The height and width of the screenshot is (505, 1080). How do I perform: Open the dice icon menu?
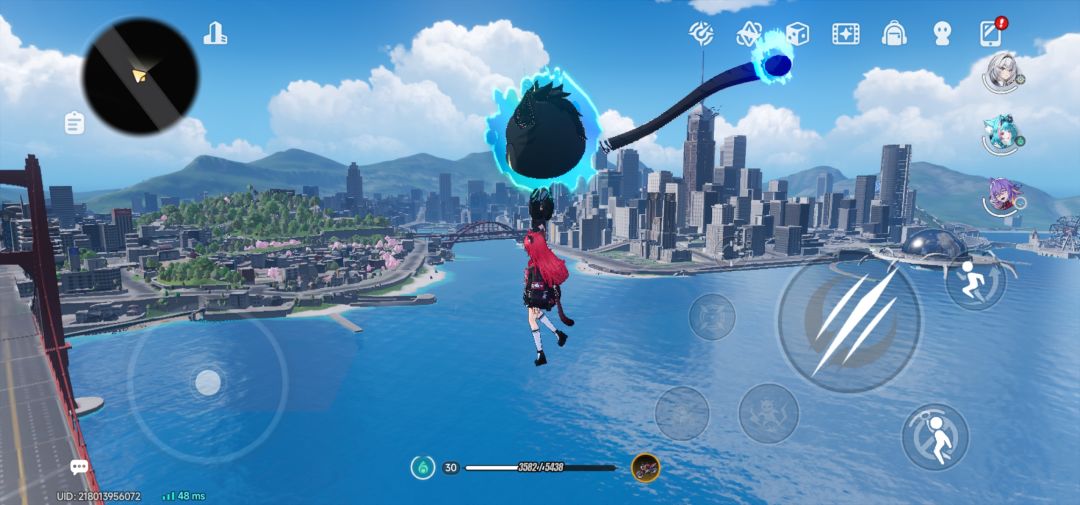(x=797, y=34)
